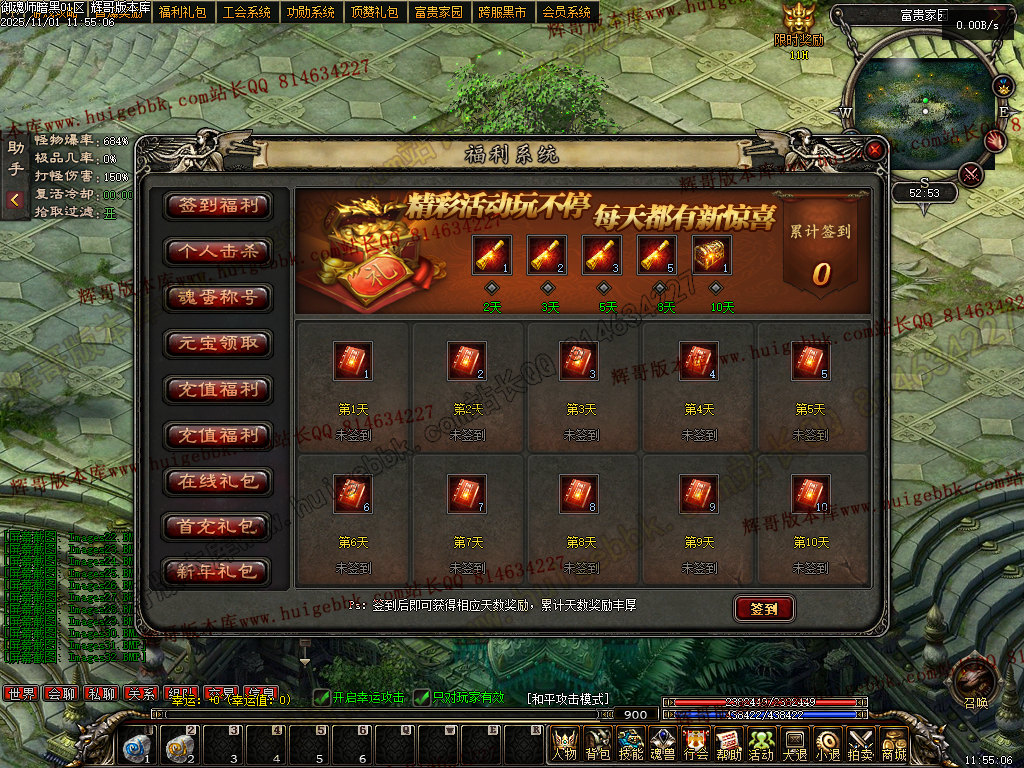Choose the 首充礼包 tab
Screen dimensions: 1024x768
click(x=218, y=527)
